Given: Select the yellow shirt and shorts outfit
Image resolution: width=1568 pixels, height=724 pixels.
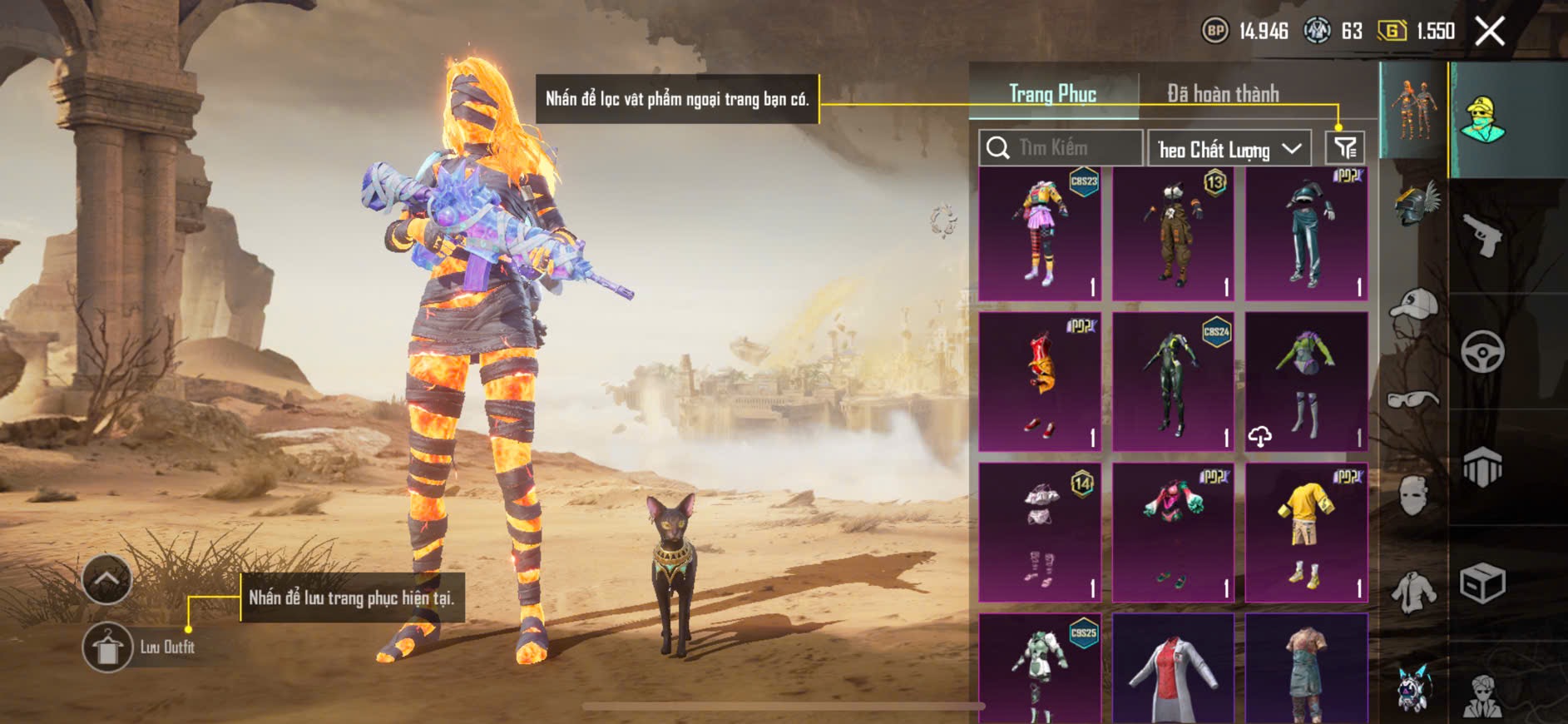Looking at the screenshot, I should tap(1306, 533).
